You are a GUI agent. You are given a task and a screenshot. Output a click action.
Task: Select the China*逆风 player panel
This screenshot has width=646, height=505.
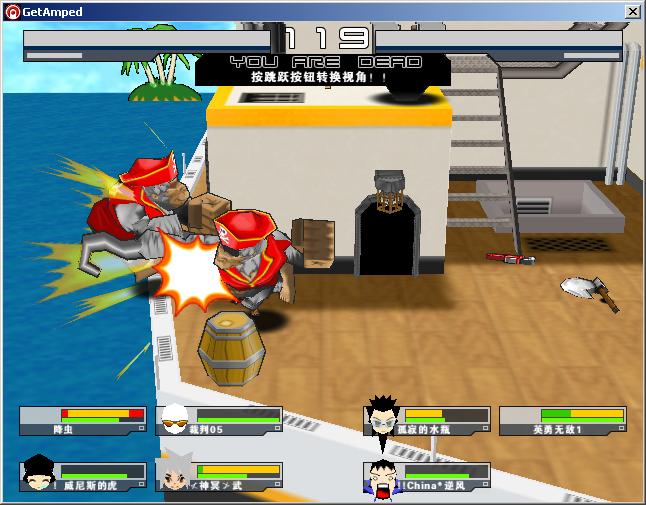tap(428, 477)
